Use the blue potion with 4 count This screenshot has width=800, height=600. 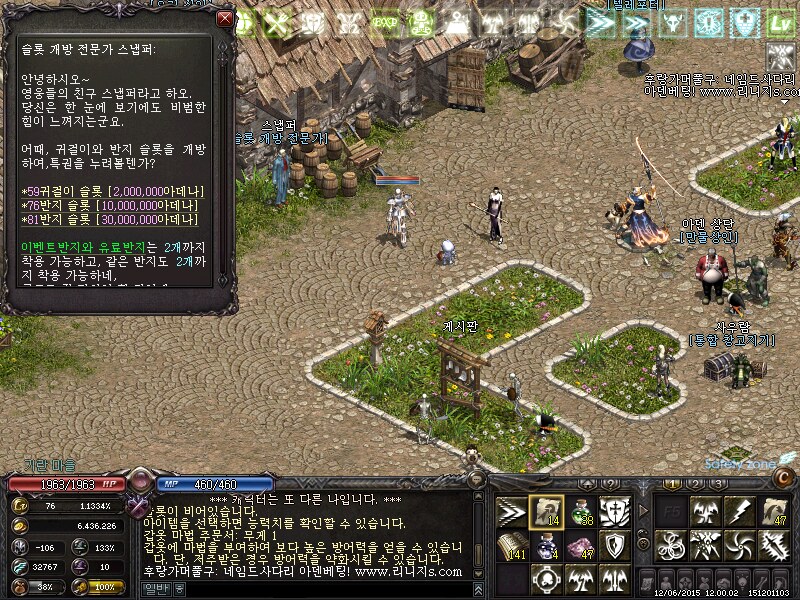(x=546, y=546)
